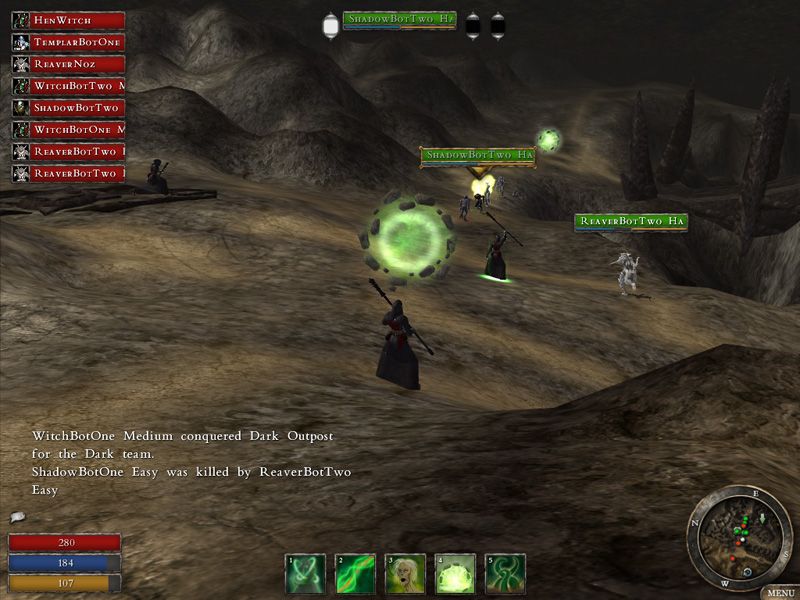Activate skill 1 with swirling green rings
Screen dimensions: 800x600
pyautogui.click(x=305, y=574)
